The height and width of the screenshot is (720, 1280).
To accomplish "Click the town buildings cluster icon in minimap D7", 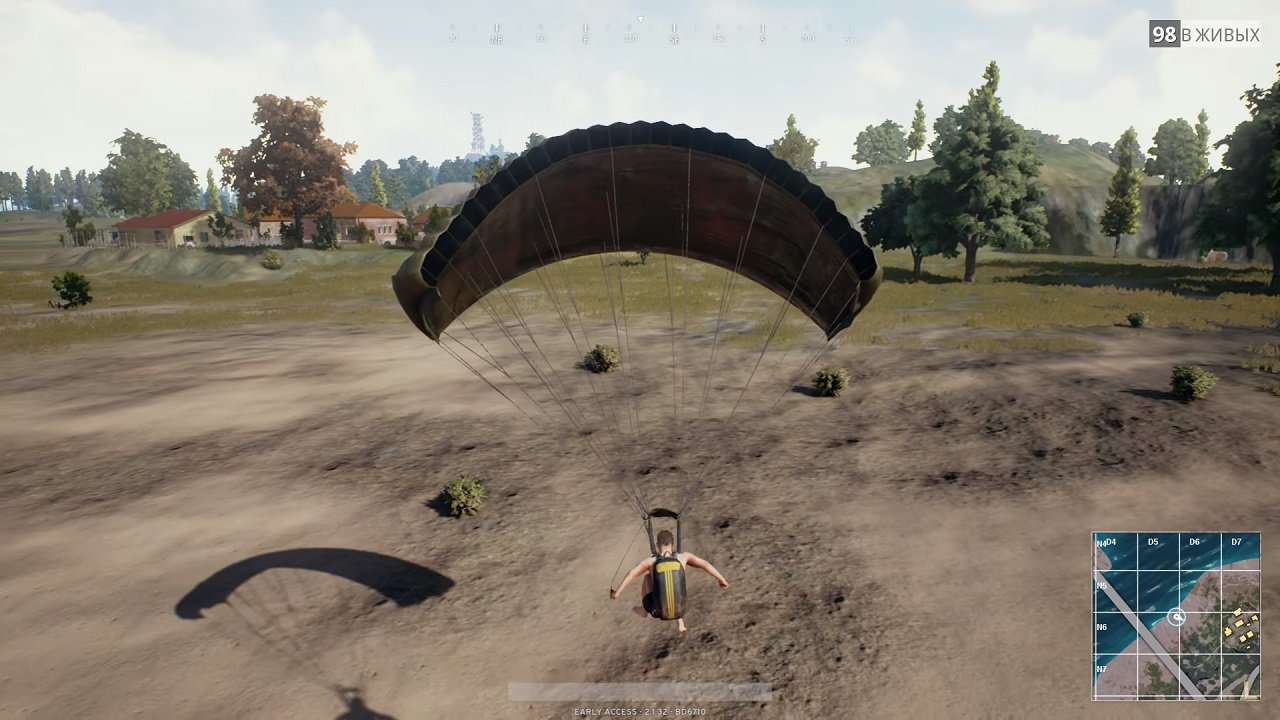I will click(x=1243, y=628).
